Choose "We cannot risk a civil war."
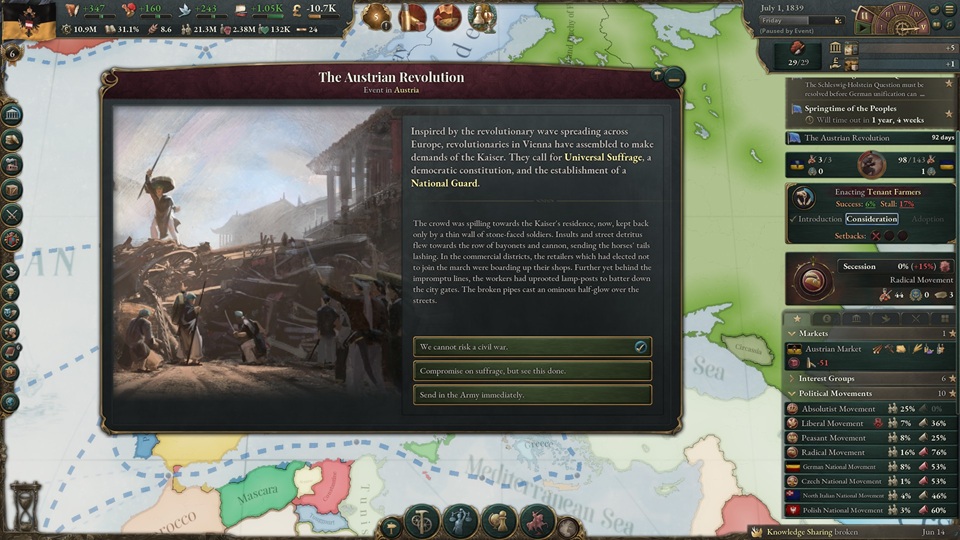Viewport: 960px width, 540px height. [x=532, y=347]
